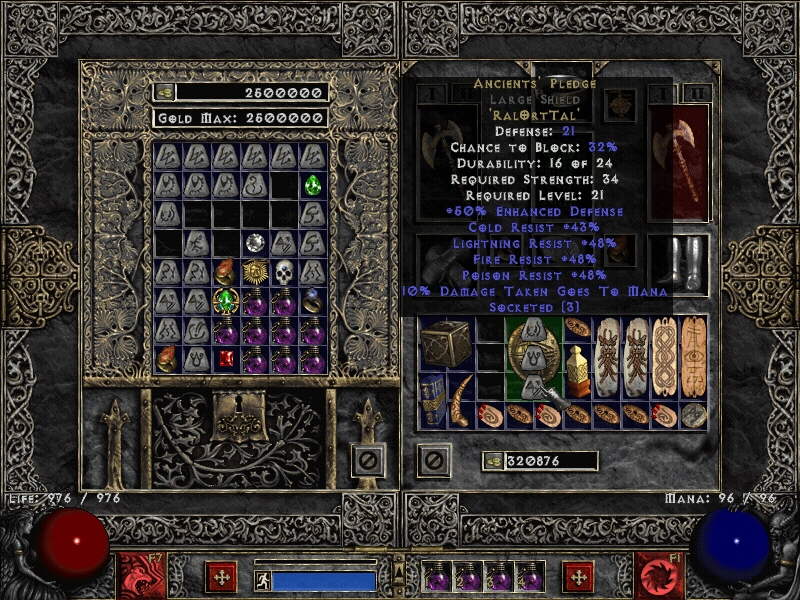Select the ring with blue gem
This screenshot has width=800, height=600.
(314, 301)
